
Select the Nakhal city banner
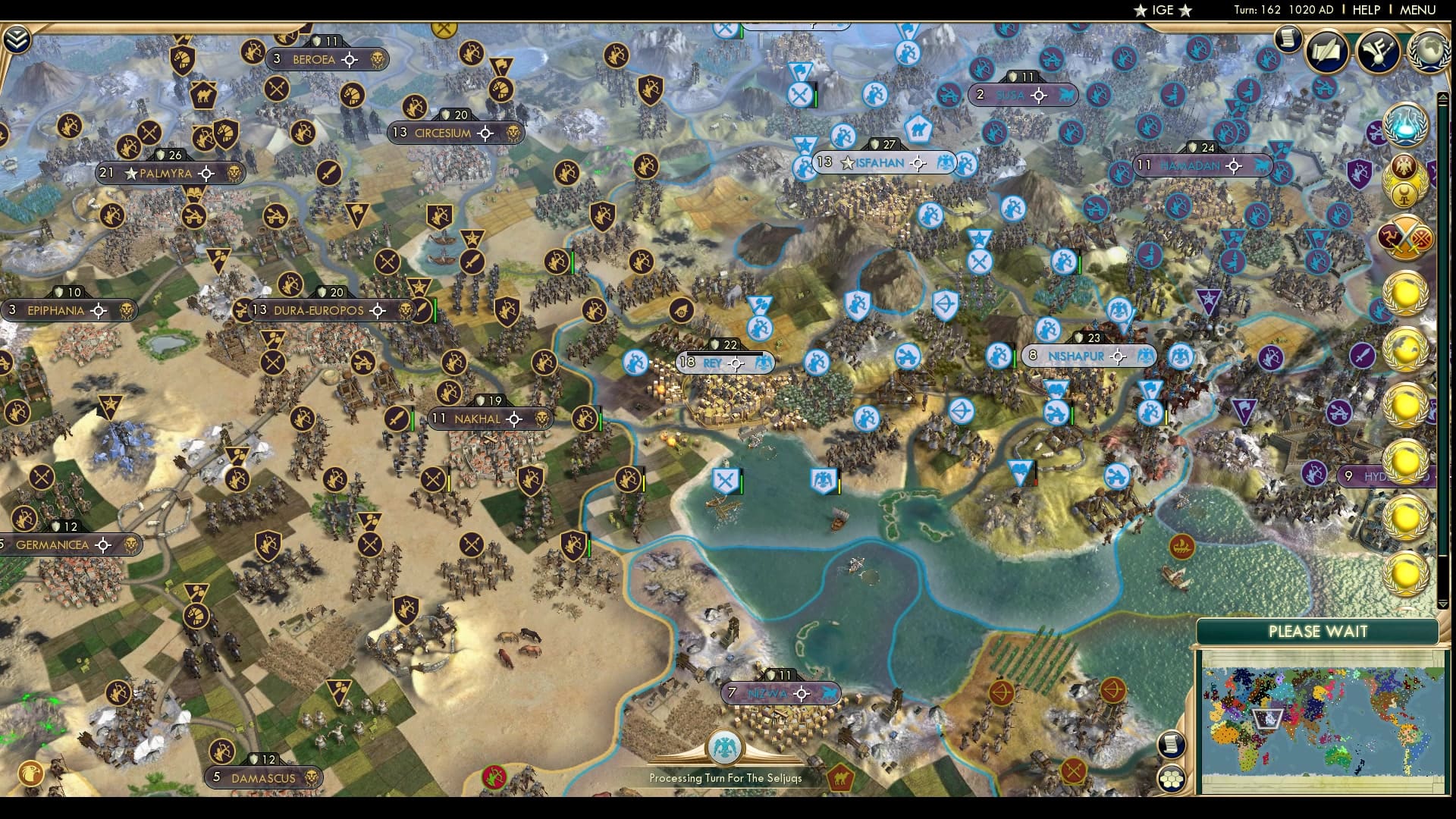[477, 419]
